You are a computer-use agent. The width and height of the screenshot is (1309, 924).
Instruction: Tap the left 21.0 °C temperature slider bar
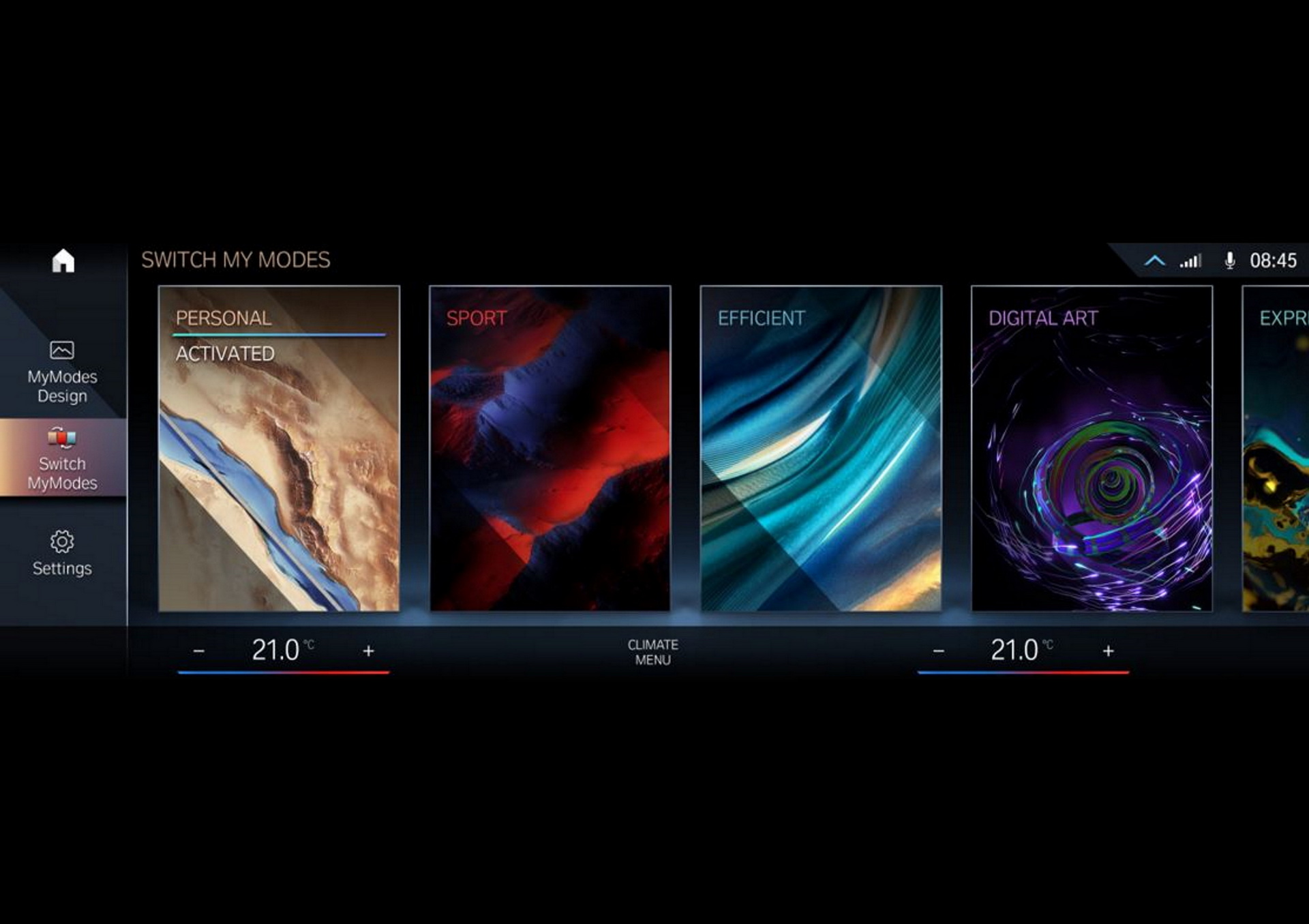[x=284, y=673]
